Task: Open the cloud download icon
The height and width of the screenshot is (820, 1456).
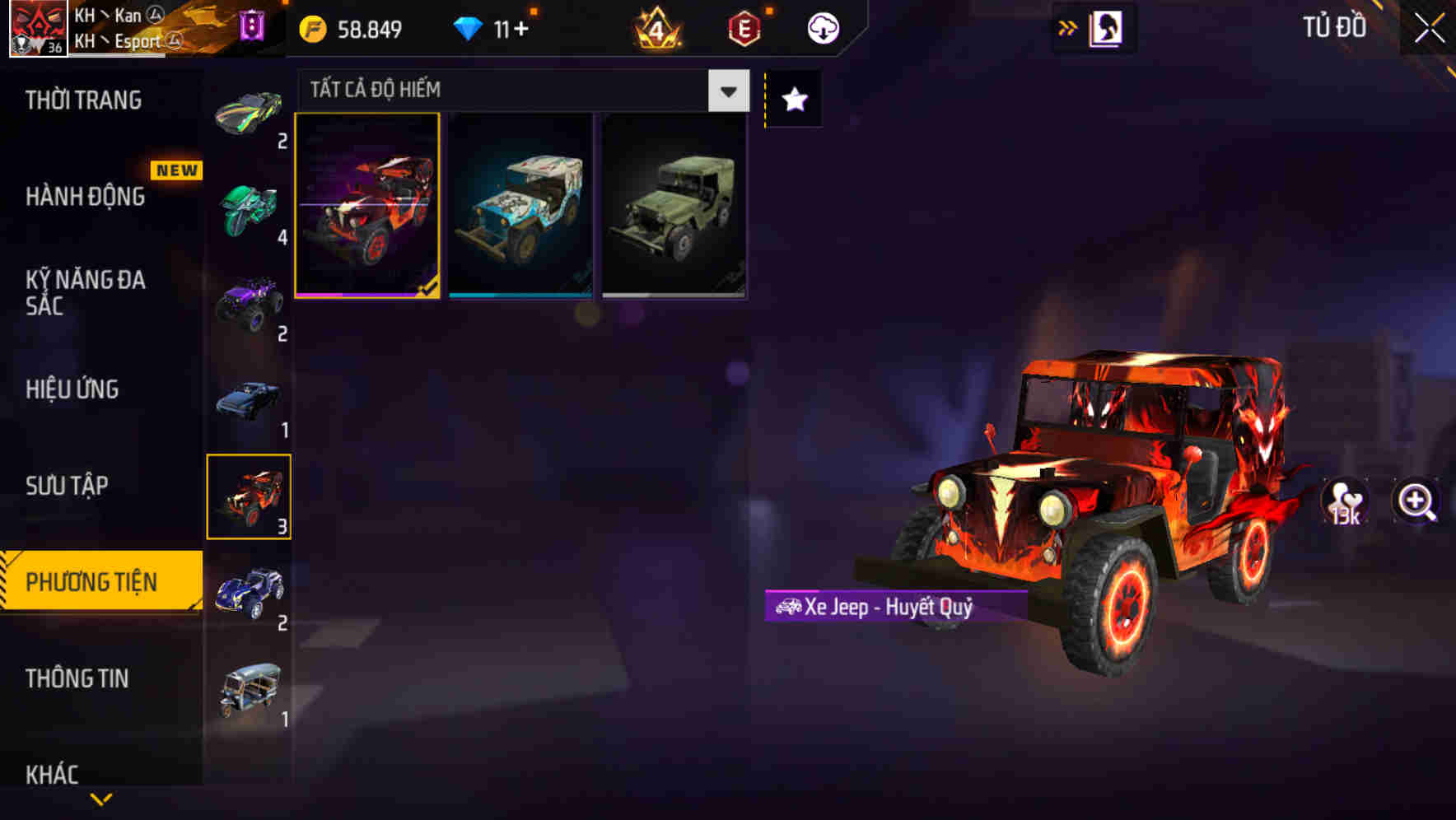Action: coord(822,27)
